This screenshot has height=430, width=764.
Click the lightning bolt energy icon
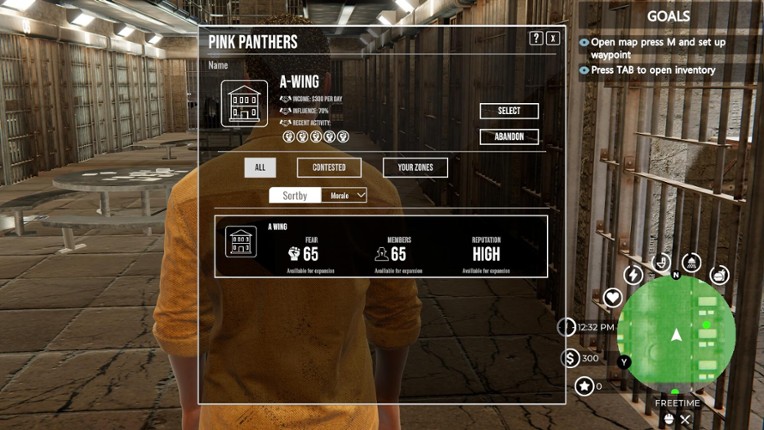633,274
